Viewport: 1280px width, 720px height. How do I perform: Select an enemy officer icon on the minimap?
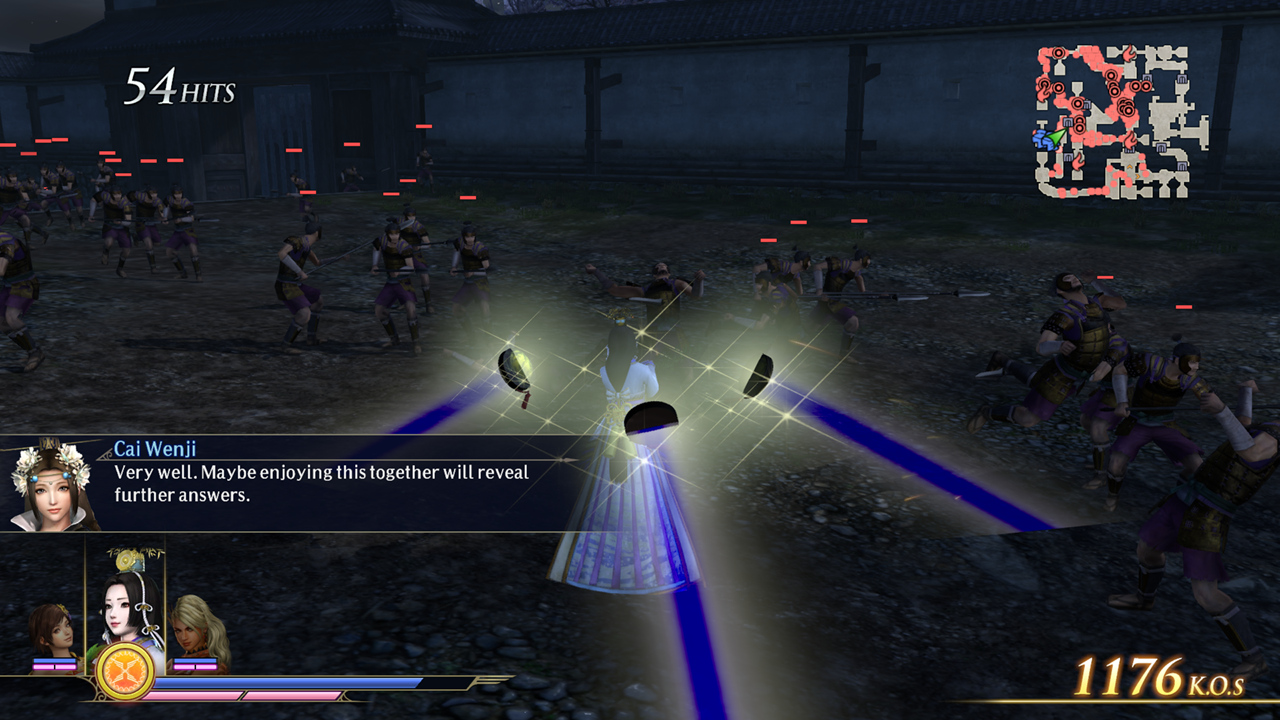coord(1058,53)
